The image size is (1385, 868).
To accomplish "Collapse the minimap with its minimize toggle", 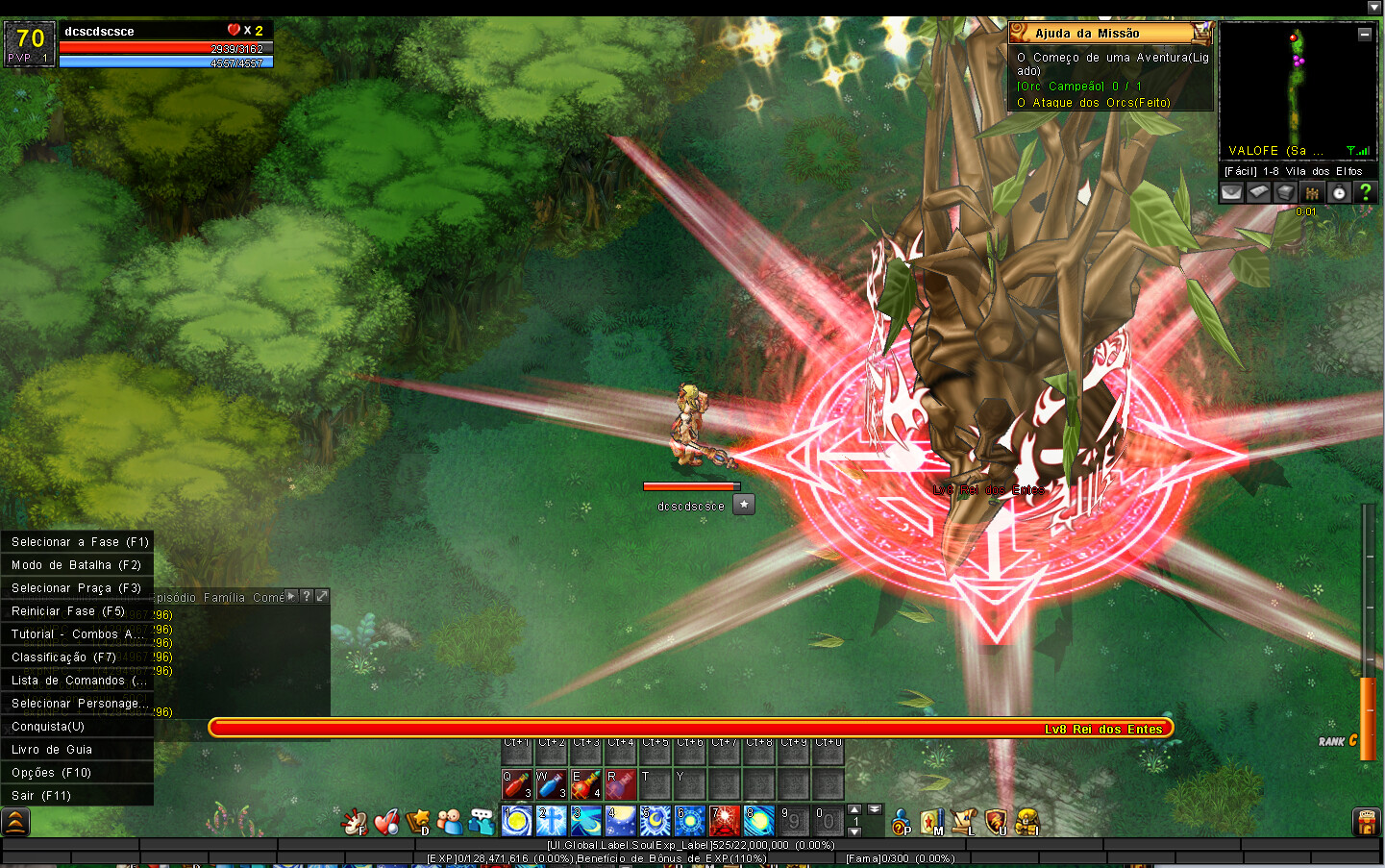I will [x=1364, y=34].
